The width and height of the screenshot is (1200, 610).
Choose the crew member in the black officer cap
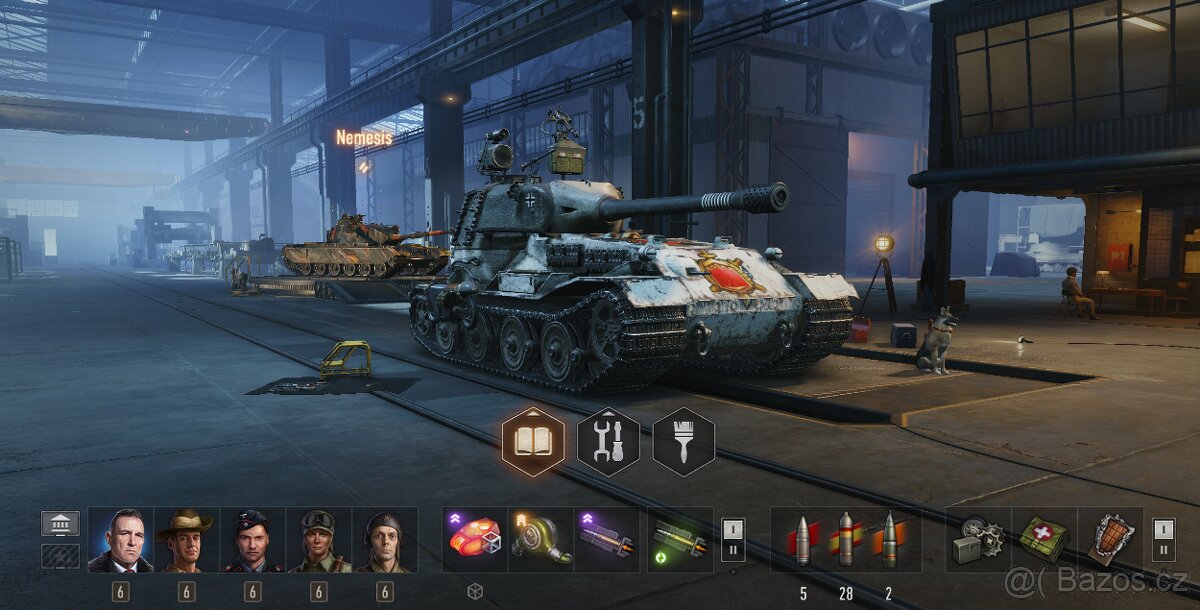pyautogui.click(x=252, y=540)
